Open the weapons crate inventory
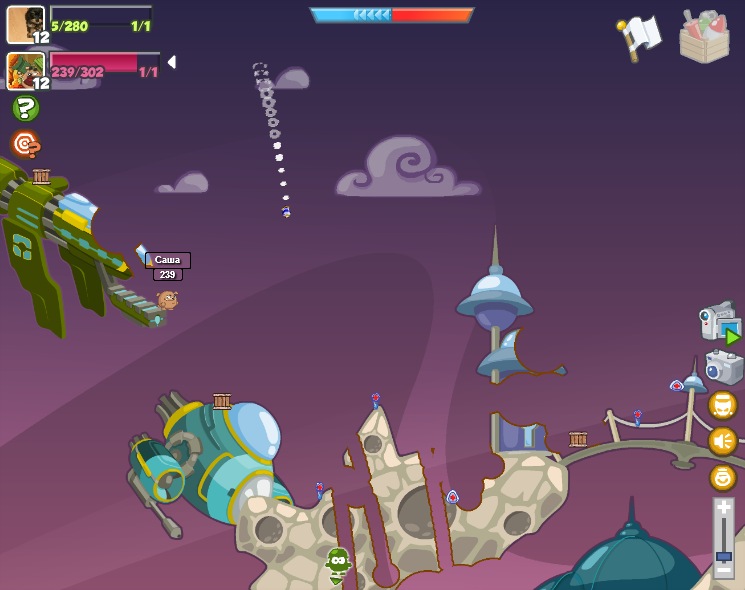The image size is (745, 590). (704, 37)
